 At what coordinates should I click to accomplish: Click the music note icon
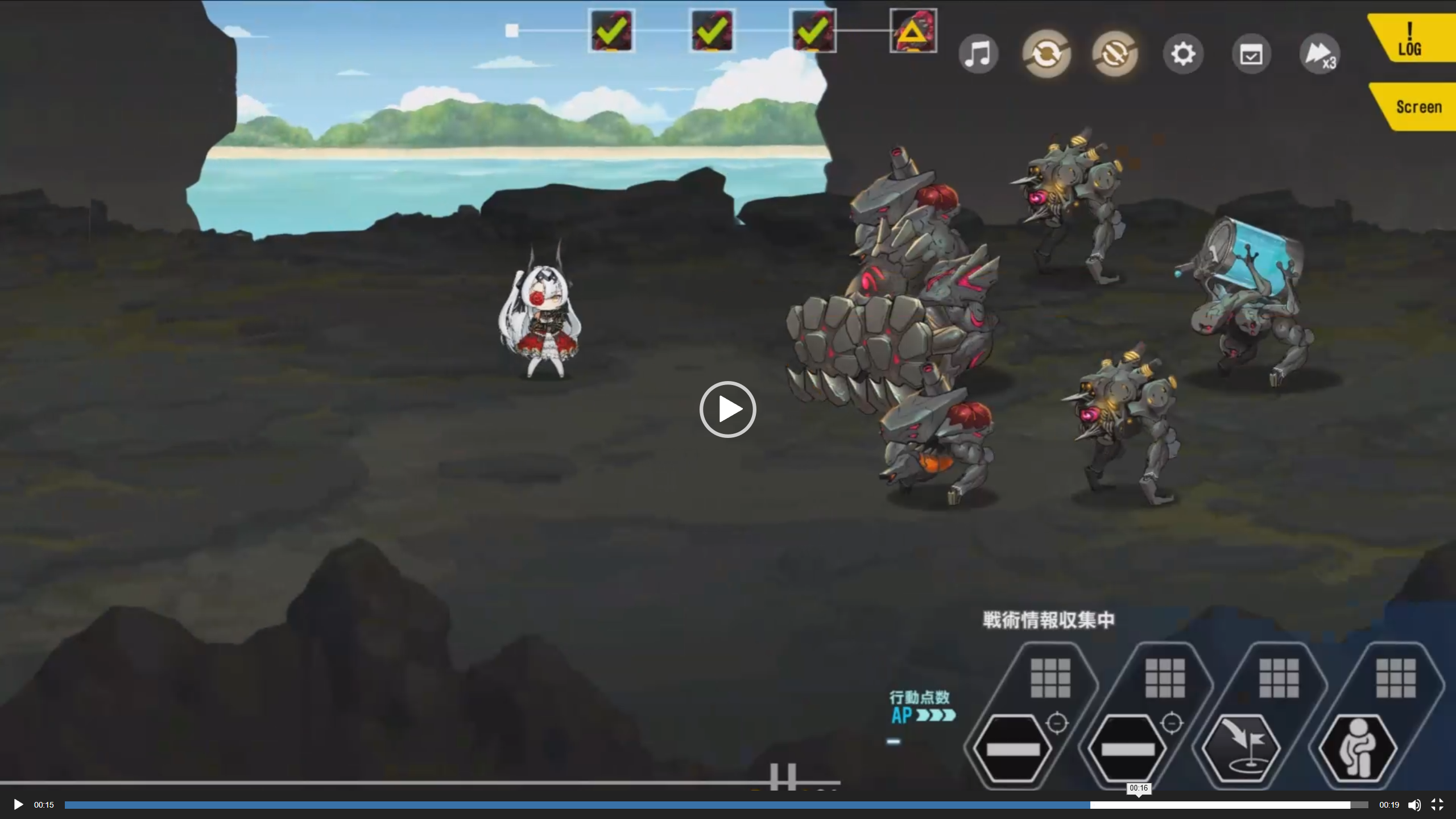(978, 55)
